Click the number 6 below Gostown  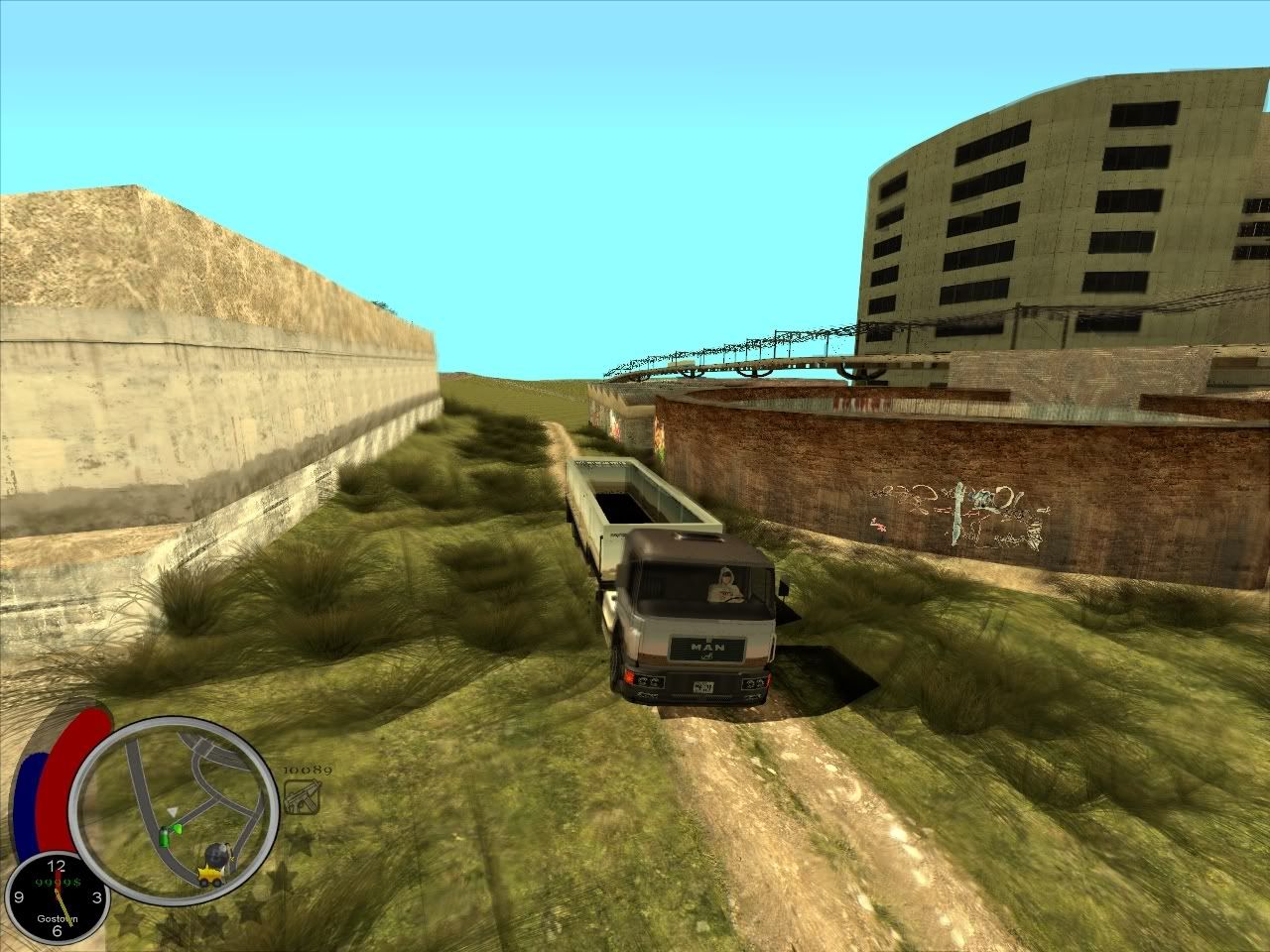pos(58,931)
